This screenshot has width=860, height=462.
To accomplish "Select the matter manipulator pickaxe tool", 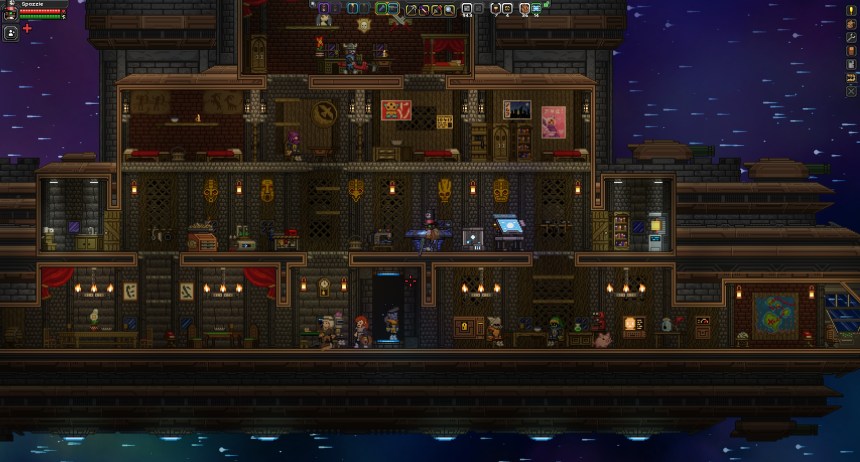I will point(410,10).
